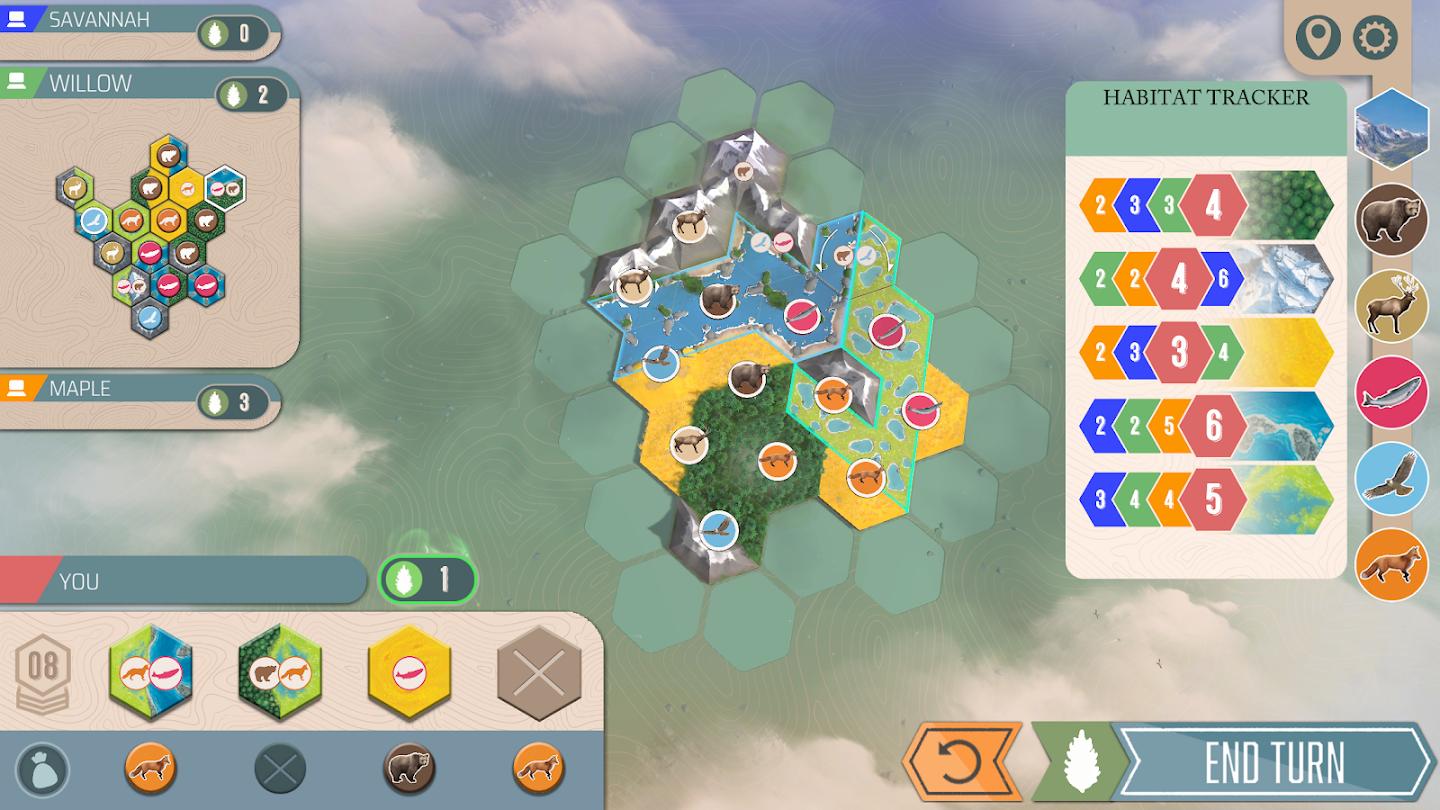Open the mountain habitat card at sidebar top
The height and width of the screenshot is (810, 1440).
[x=1391, y=130]
